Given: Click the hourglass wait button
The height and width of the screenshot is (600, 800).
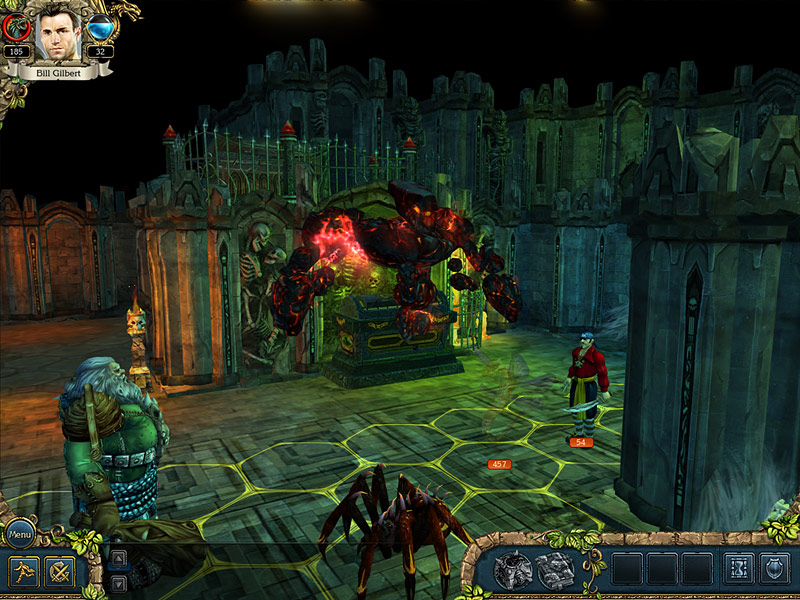Looking at the screenshot, I should [x=738, y=569].
